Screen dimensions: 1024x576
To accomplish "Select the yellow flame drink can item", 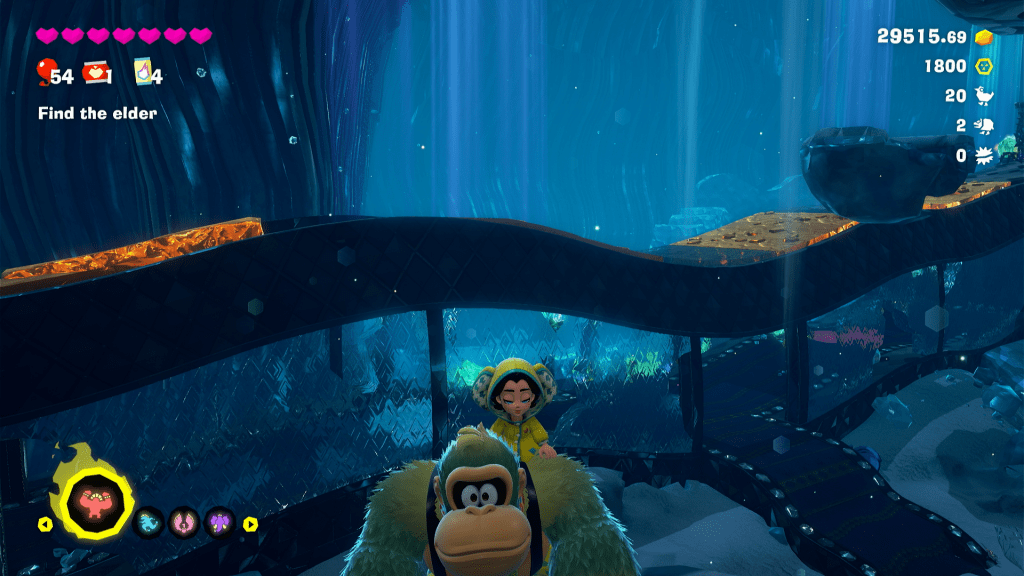I will pos(141,73).
